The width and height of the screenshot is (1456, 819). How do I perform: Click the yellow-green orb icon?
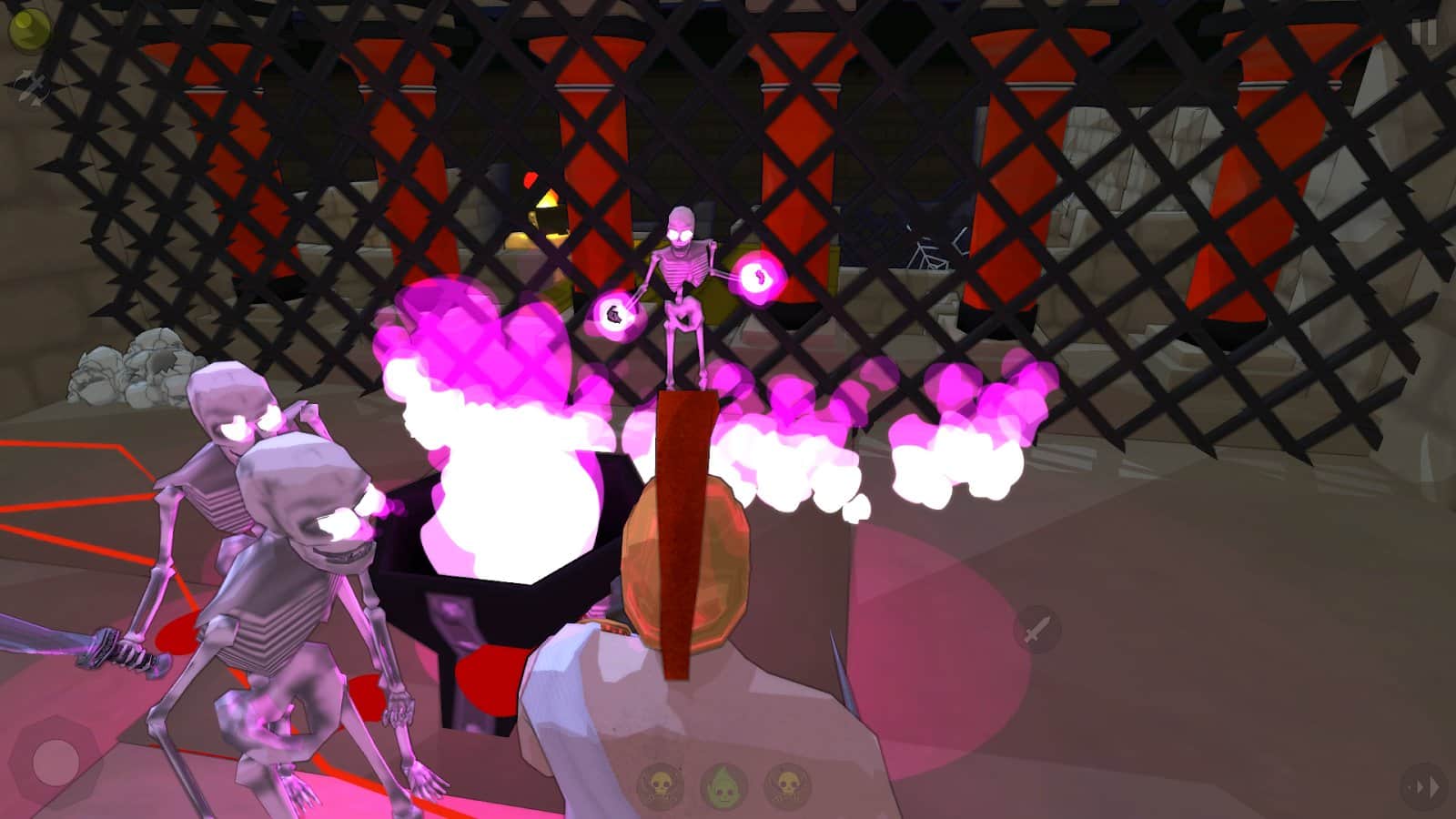pyautogui.click(x=29, y=31)
